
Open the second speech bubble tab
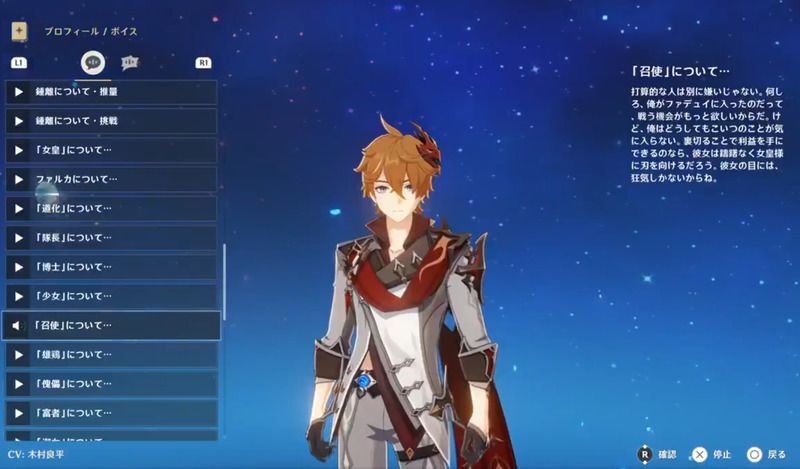click(x=130, y=62)
